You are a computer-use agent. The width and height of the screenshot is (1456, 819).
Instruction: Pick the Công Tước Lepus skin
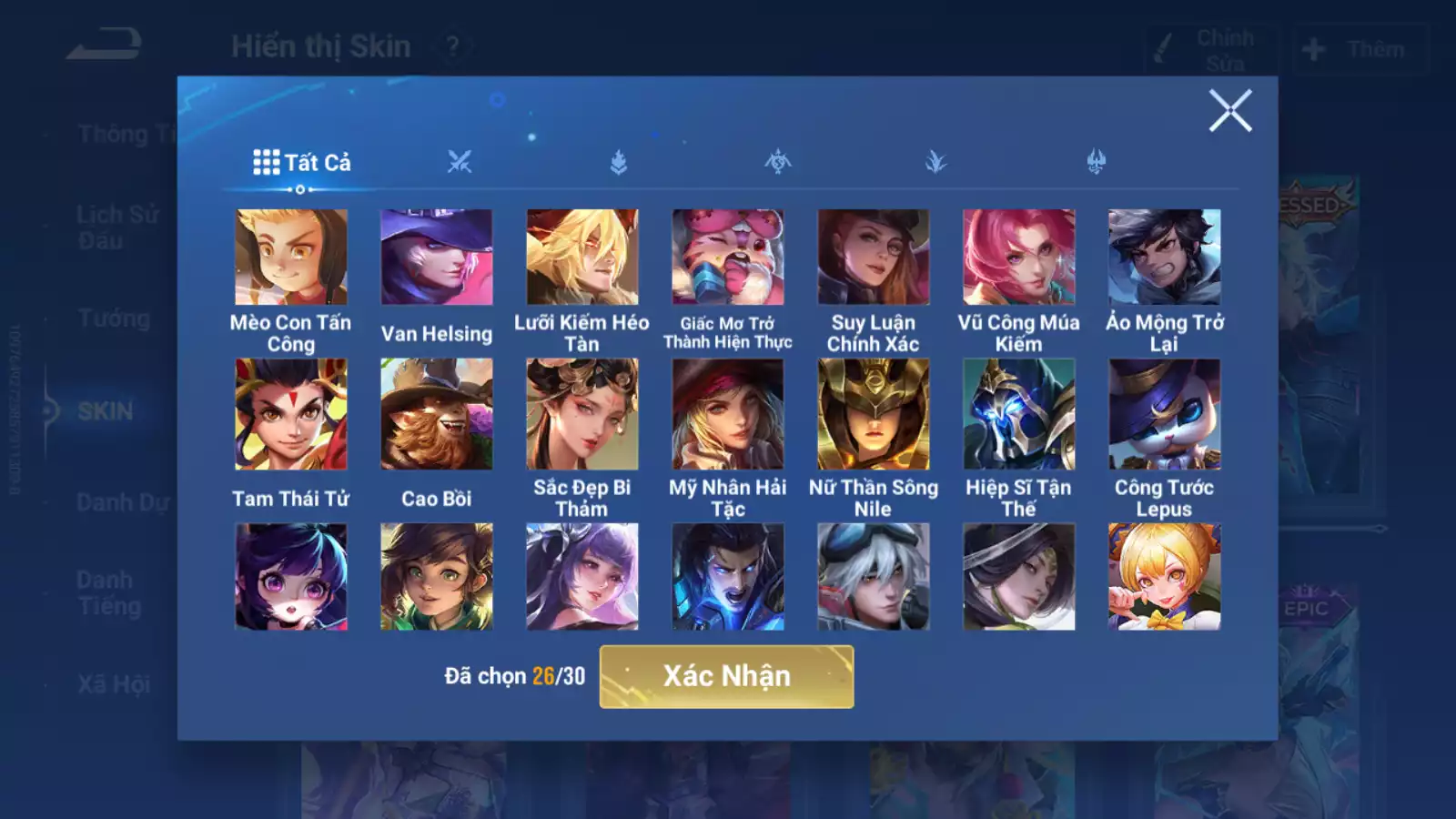(x=1165, y=414)
